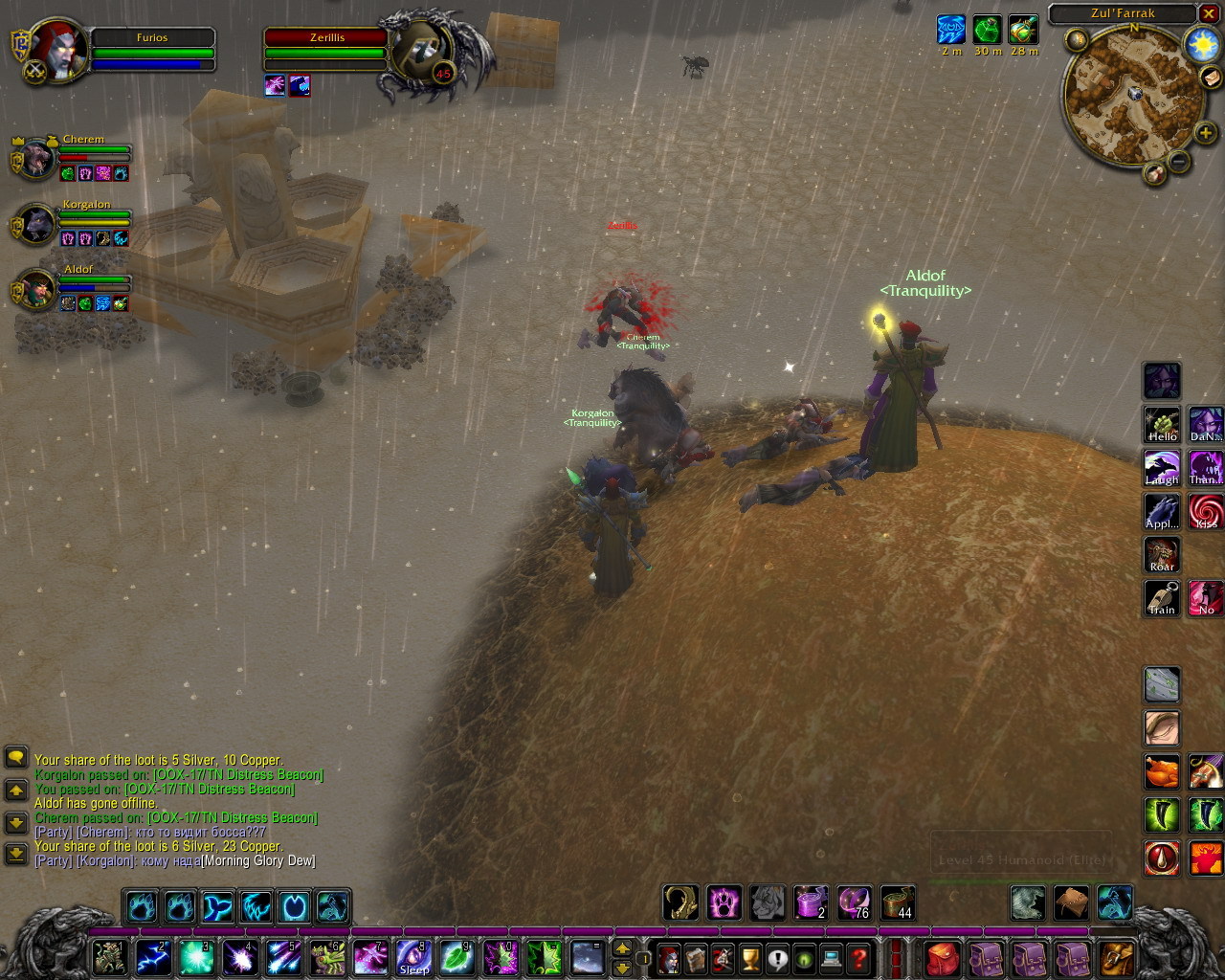Select Cherem's party portrait

[36, 160]
